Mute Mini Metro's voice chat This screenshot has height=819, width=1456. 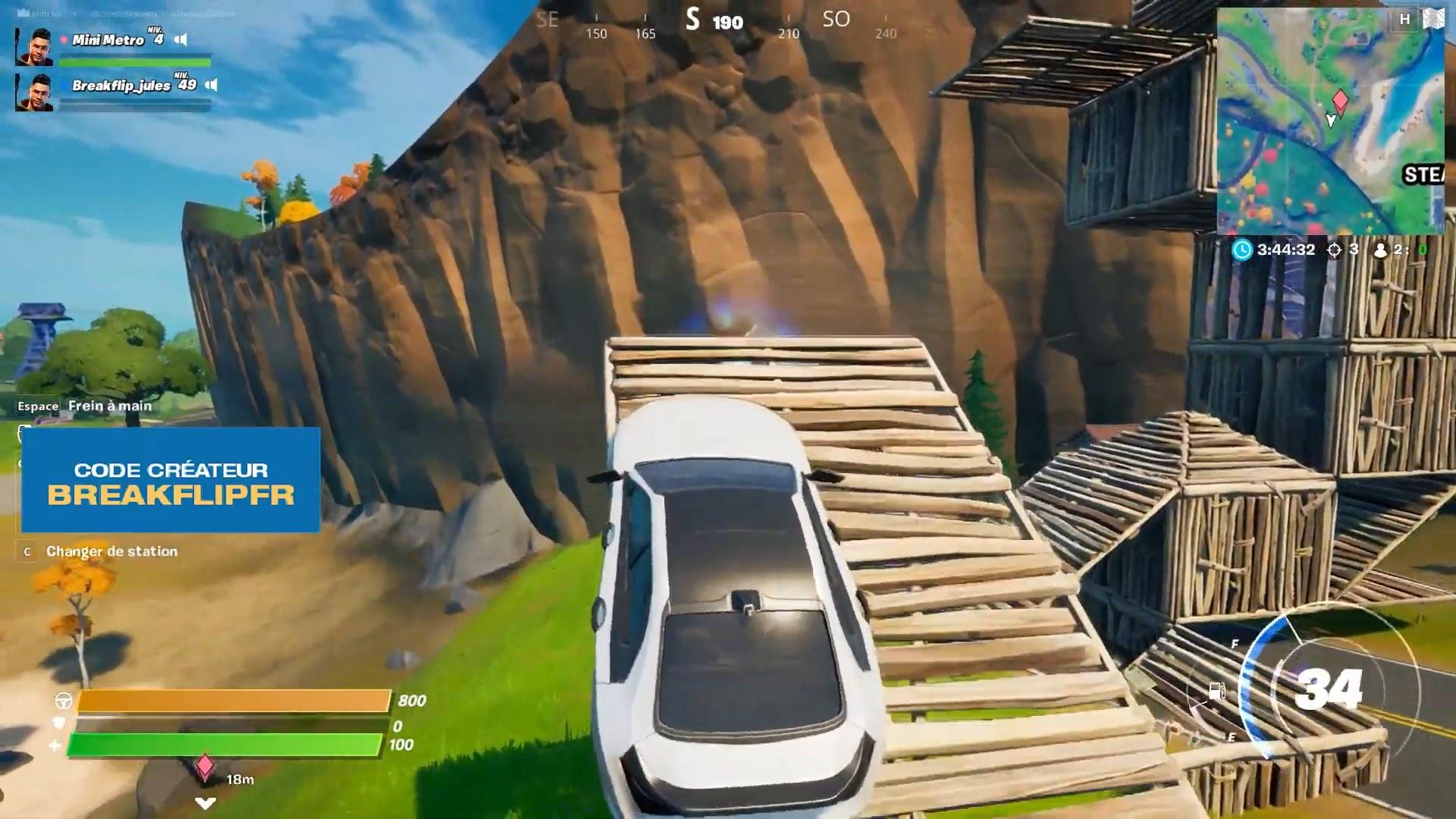(180, 39)
